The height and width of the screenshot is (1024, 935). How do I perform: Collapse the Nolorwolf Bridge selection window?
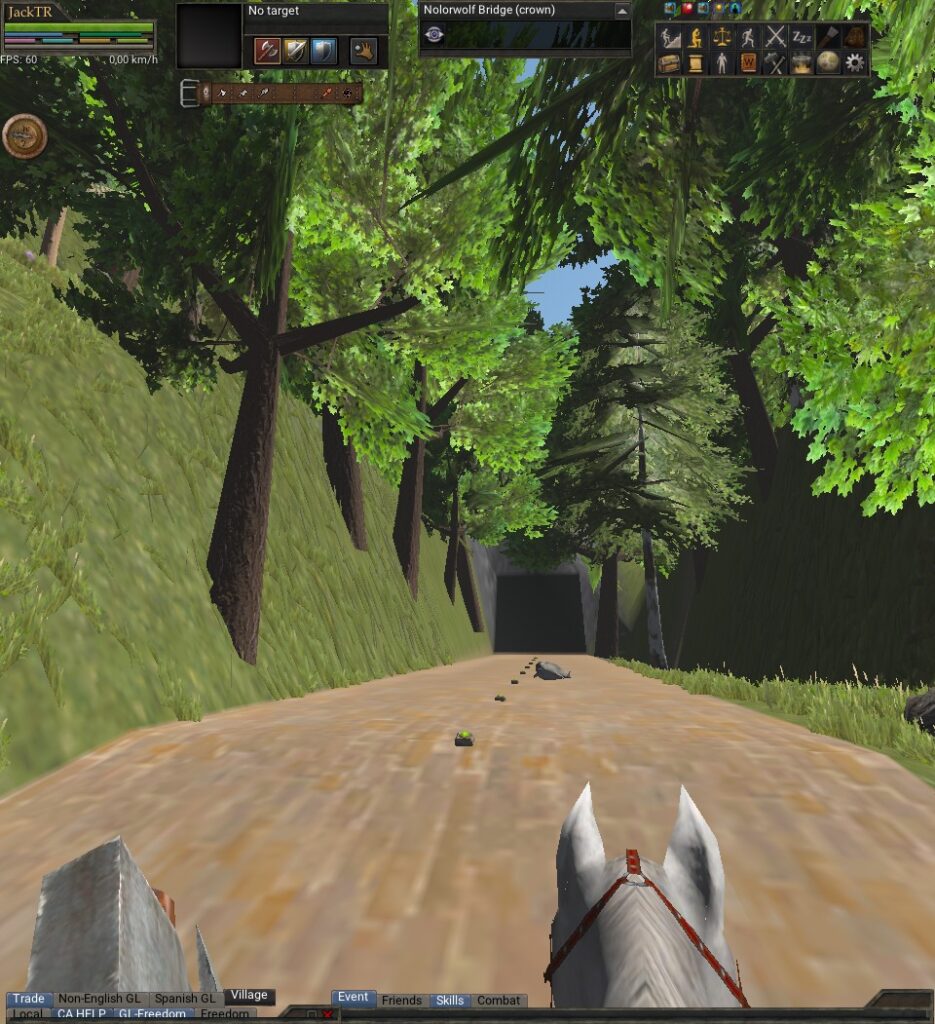622,10
